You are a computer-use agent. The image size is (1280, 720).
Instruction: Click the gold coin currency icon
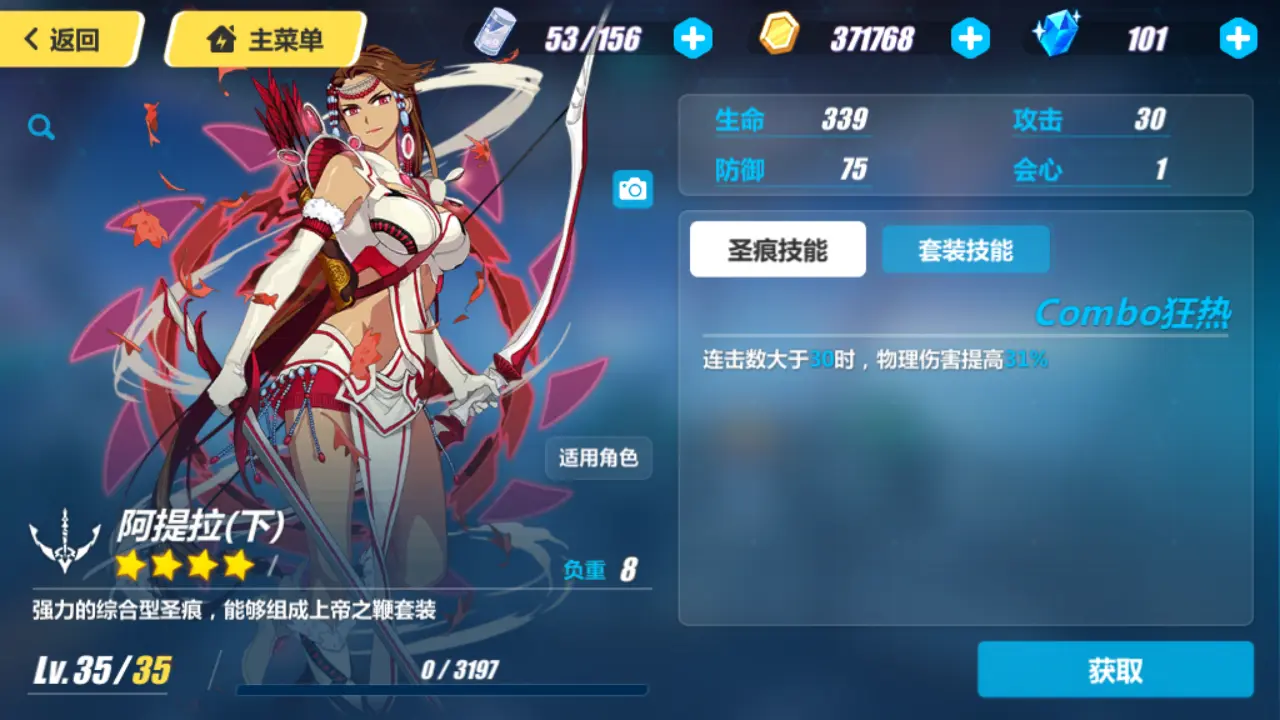(x=779, y=36)
